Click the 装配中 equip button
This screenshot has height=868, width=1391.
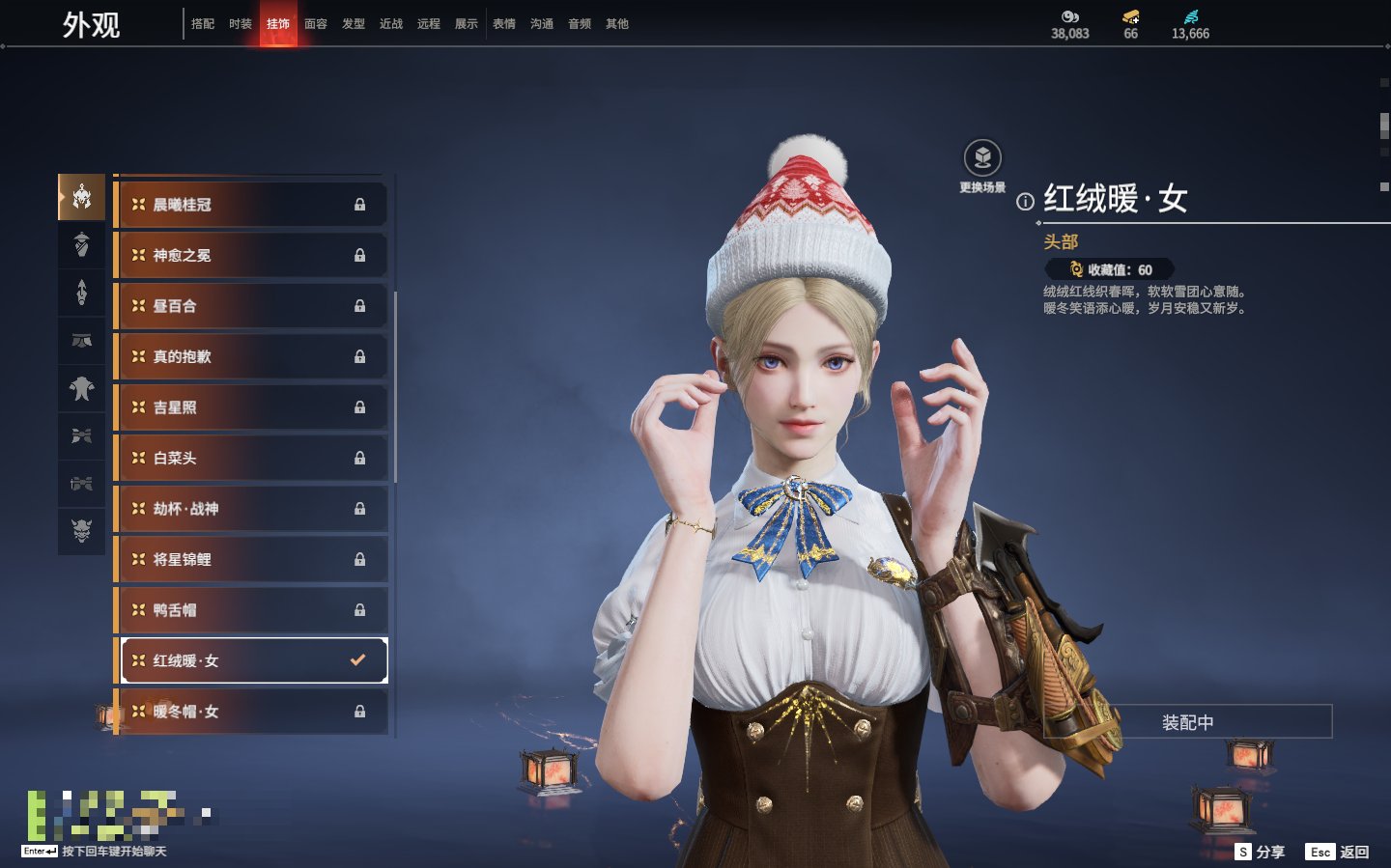click(x=1187, y=722)
